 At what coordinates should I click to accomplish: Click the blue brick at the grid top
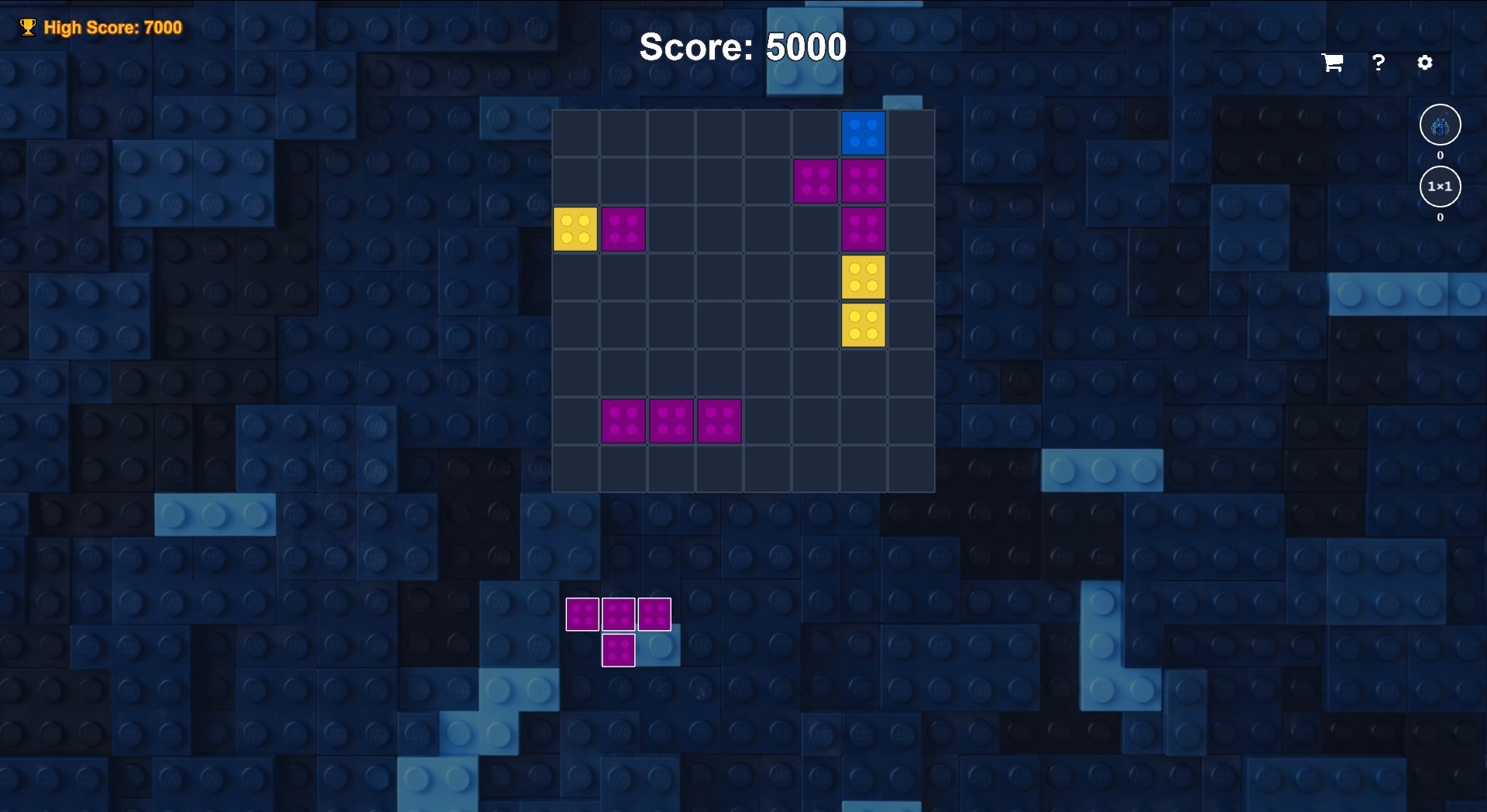coord(863,133)
